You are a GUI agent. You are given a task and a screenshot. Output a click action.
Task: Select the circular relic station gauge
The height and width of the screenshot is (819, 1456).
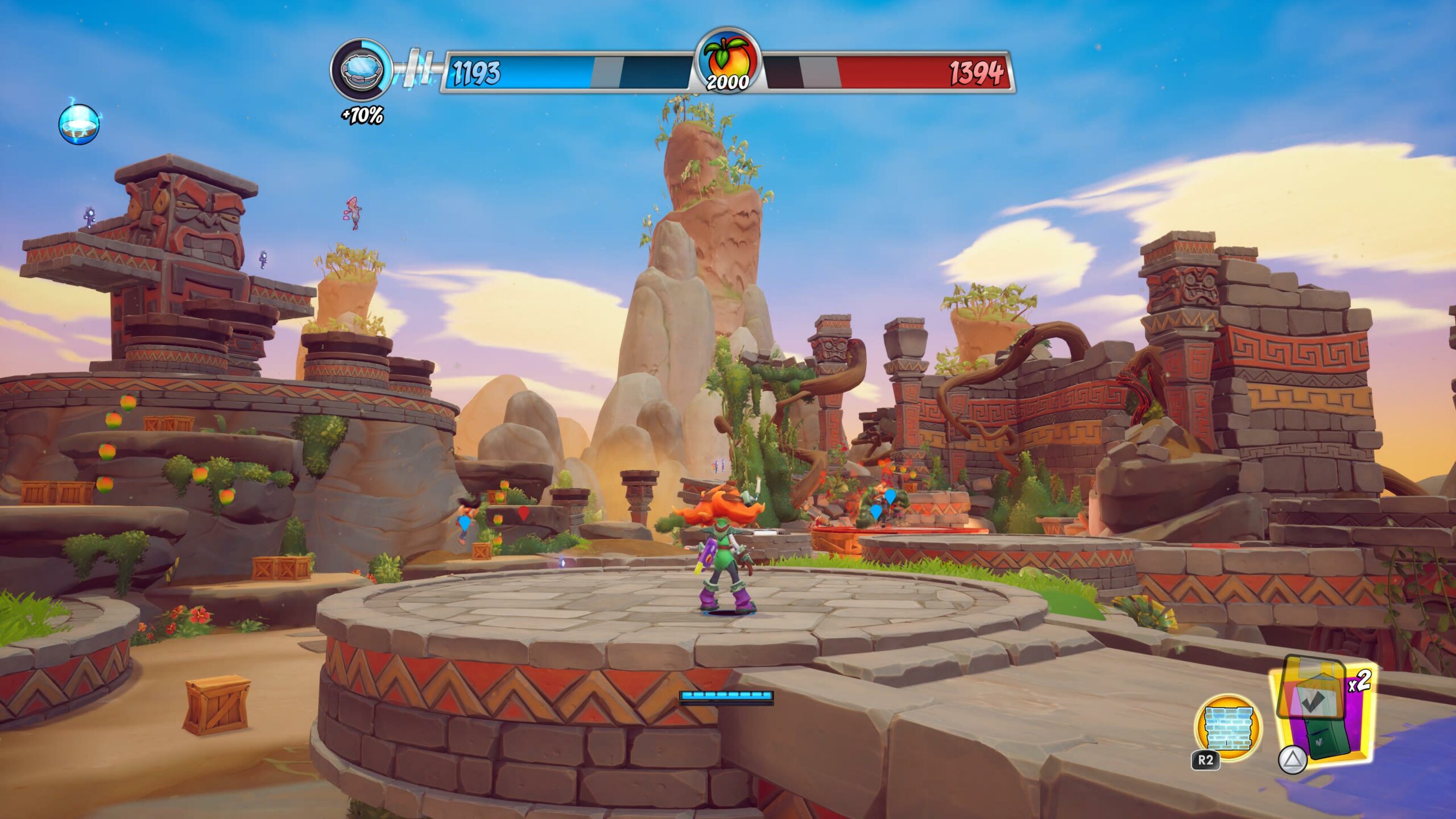[361, 70]
